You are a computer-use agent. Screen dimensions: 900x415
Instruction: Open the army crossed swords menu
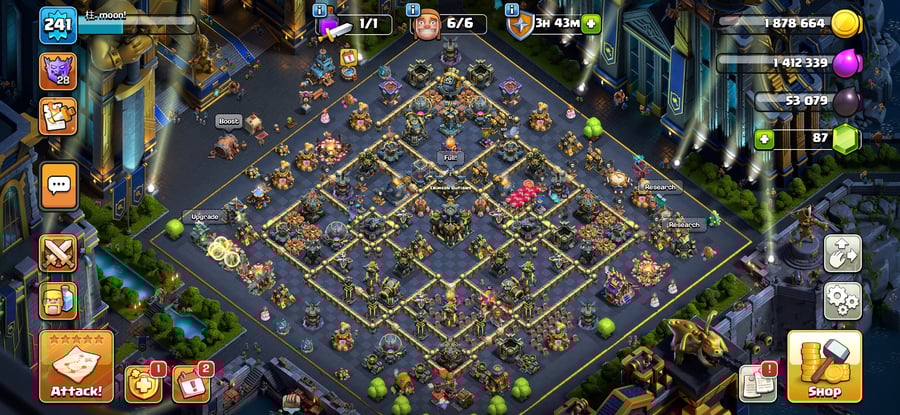[58, 253]
